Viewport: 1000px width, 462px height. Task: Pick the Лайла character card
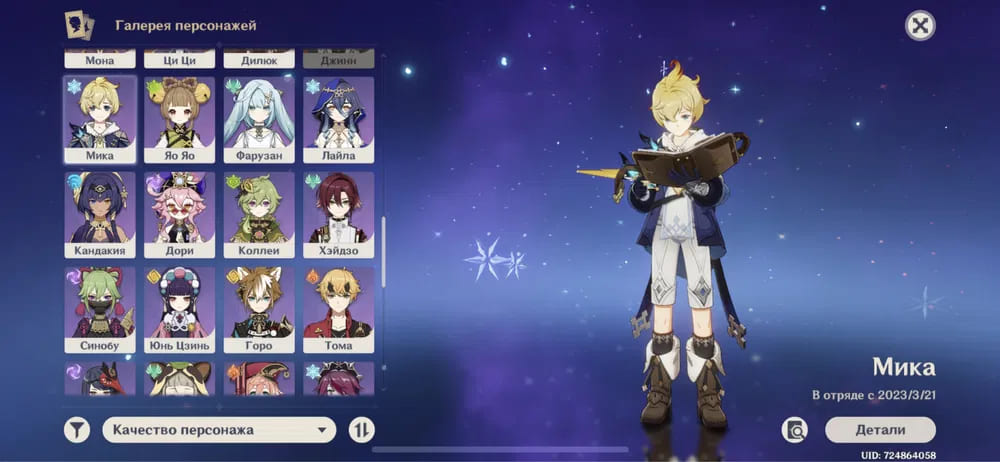tap(338, 120)
